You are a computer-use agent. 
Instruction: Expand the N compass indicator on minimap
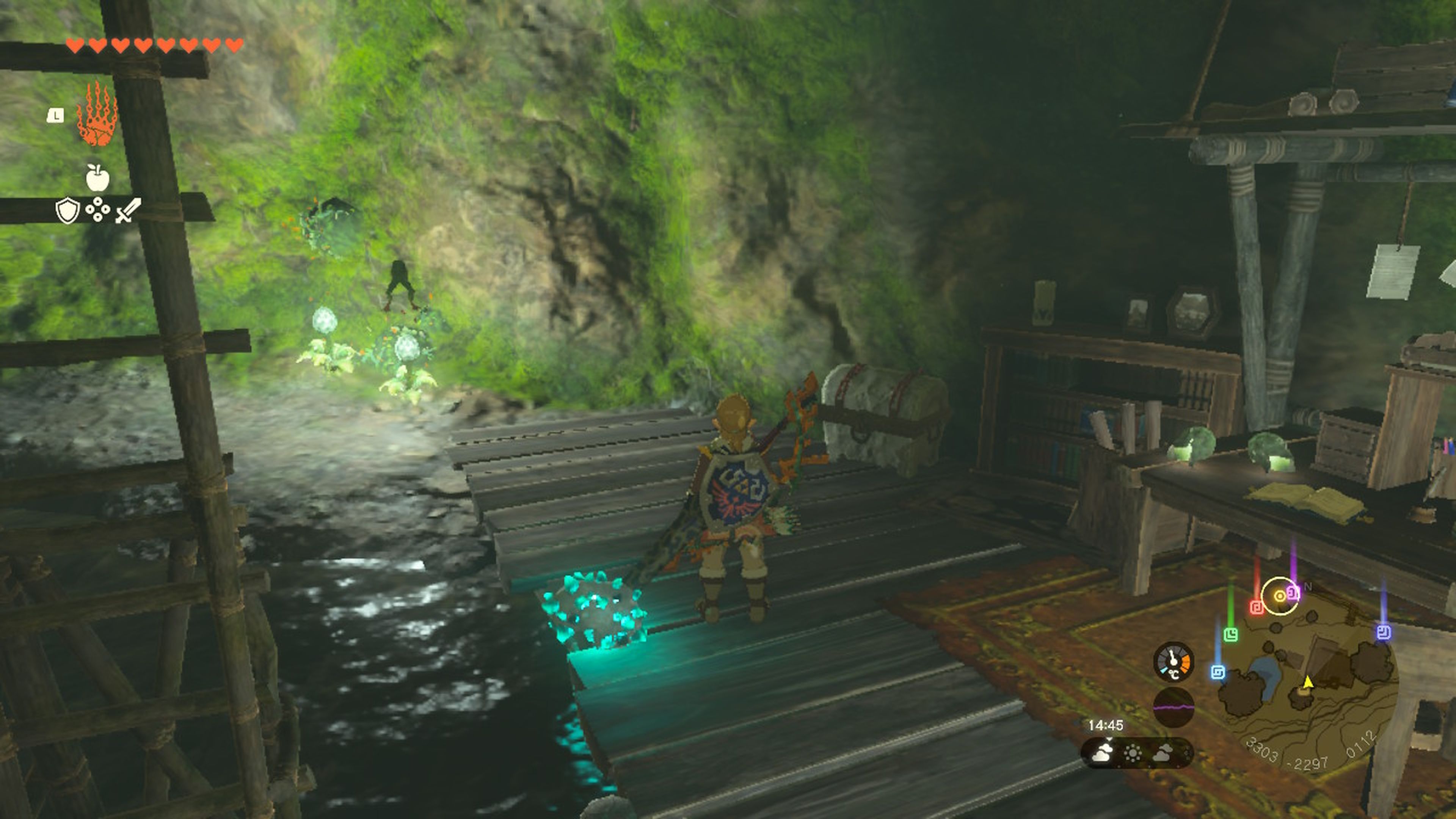[1309, 586]
